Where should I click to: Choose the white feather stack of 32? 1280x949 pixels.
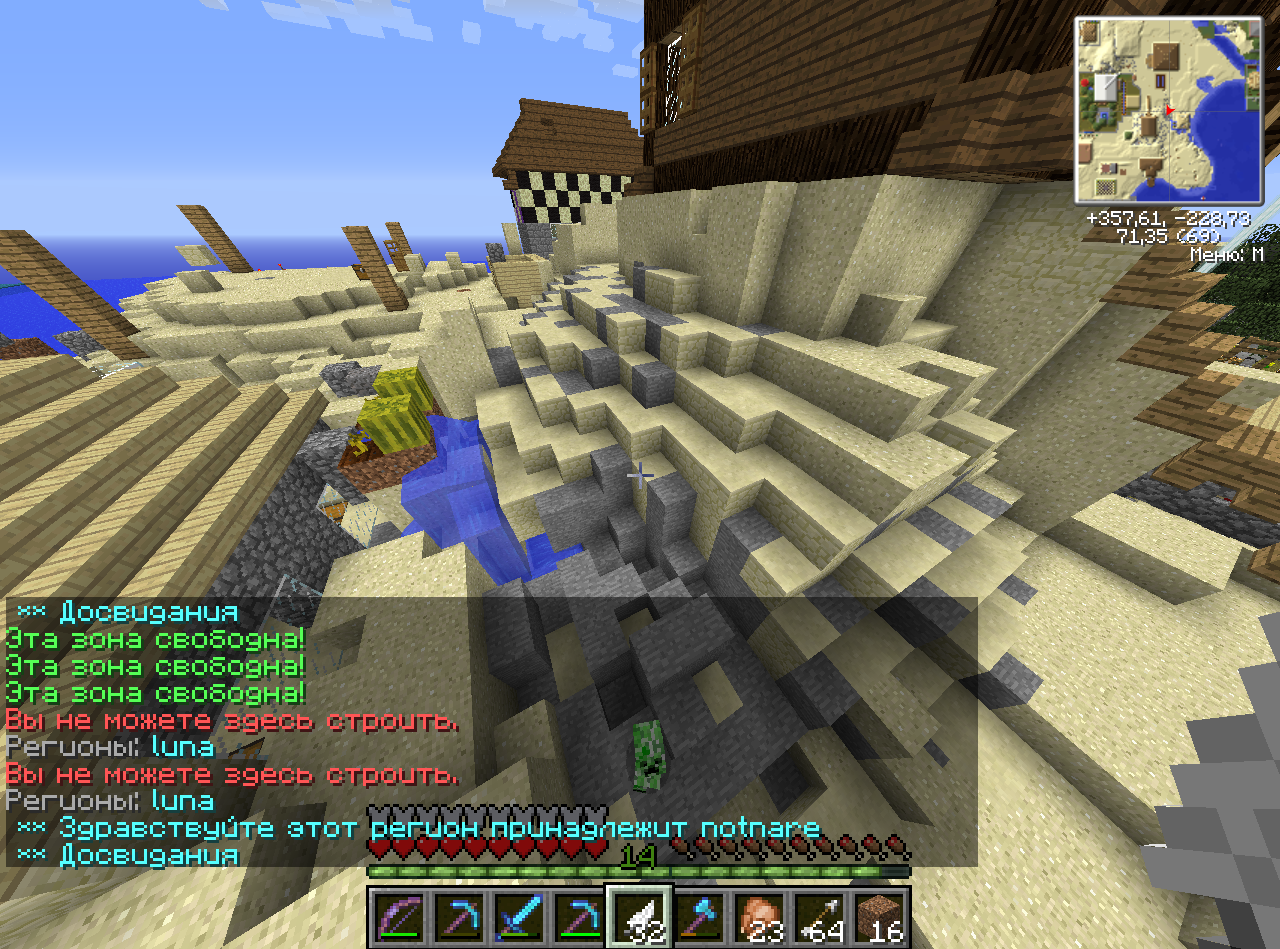639,917
